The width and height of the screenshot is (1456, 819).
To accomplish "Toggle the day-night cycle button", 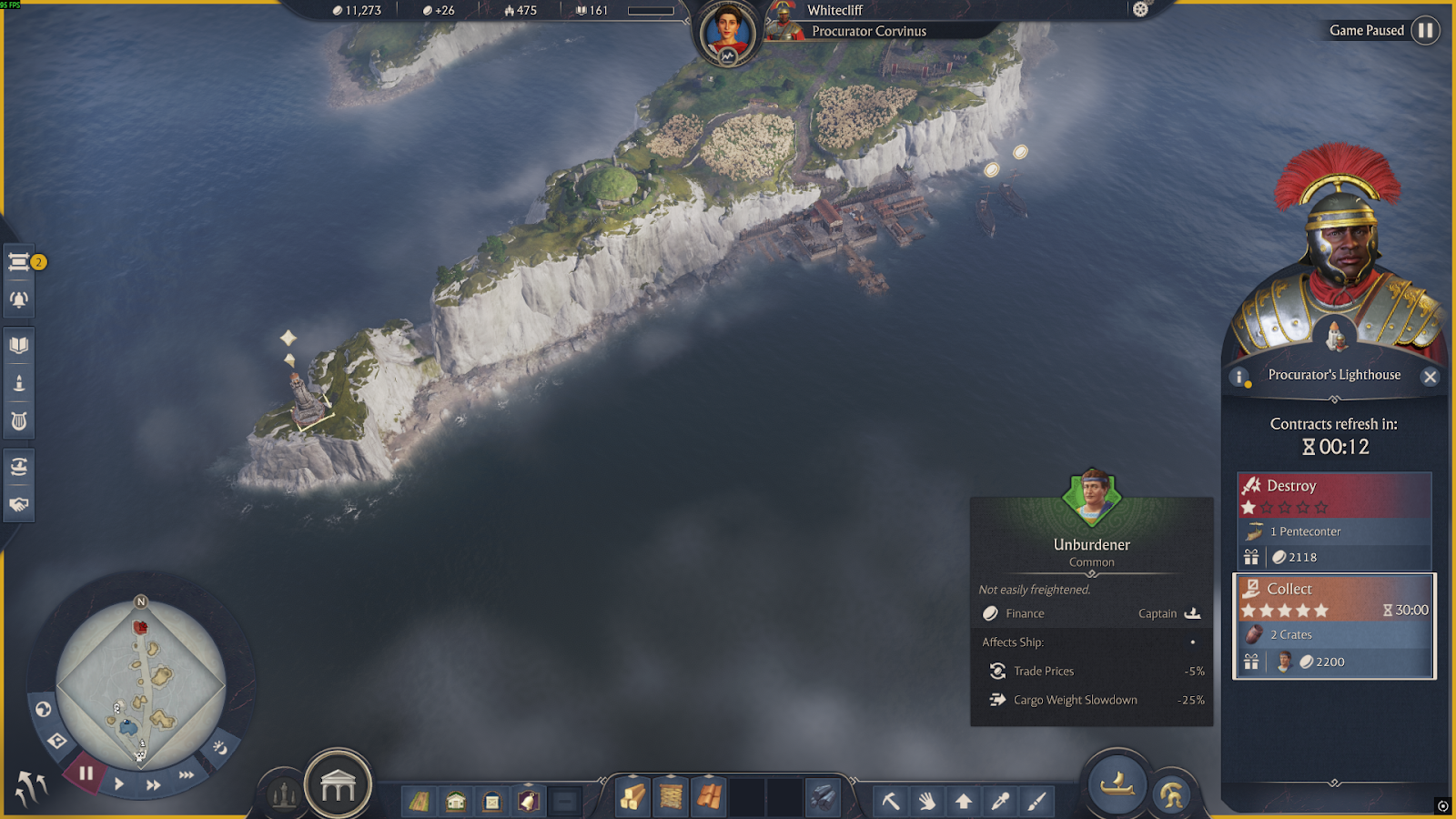I will (x=220, y=747).
